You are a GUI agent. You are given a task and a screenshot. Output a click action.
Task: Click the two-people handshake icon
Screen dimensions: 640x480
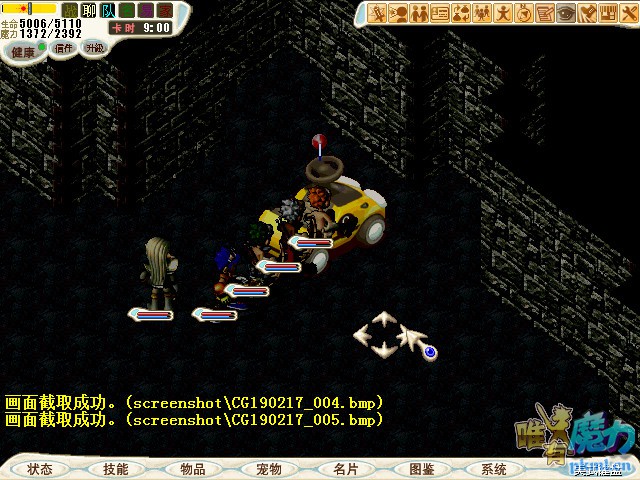[421, 13]
